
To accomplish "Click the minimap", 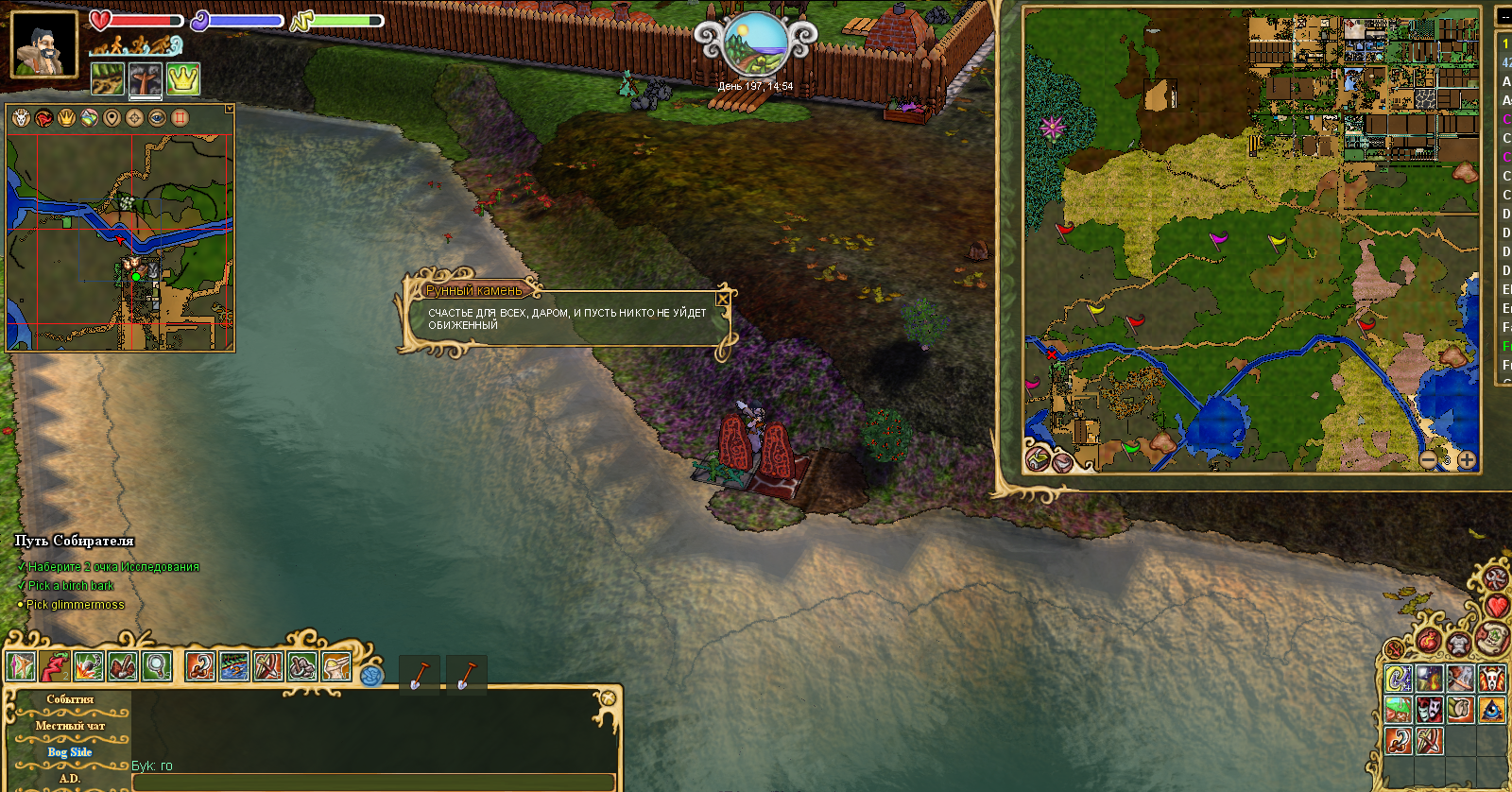I will tap(120, 242).
